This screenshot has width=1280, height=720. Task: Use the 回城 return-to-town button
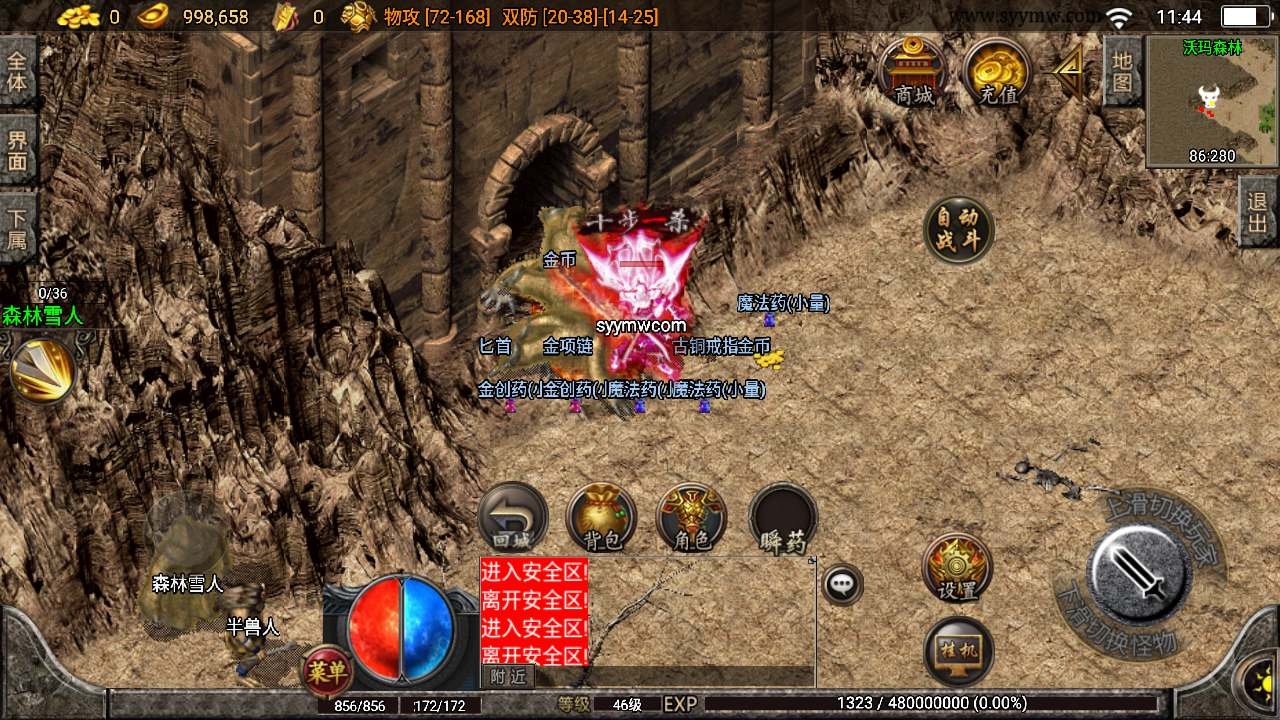click(512, 518)
